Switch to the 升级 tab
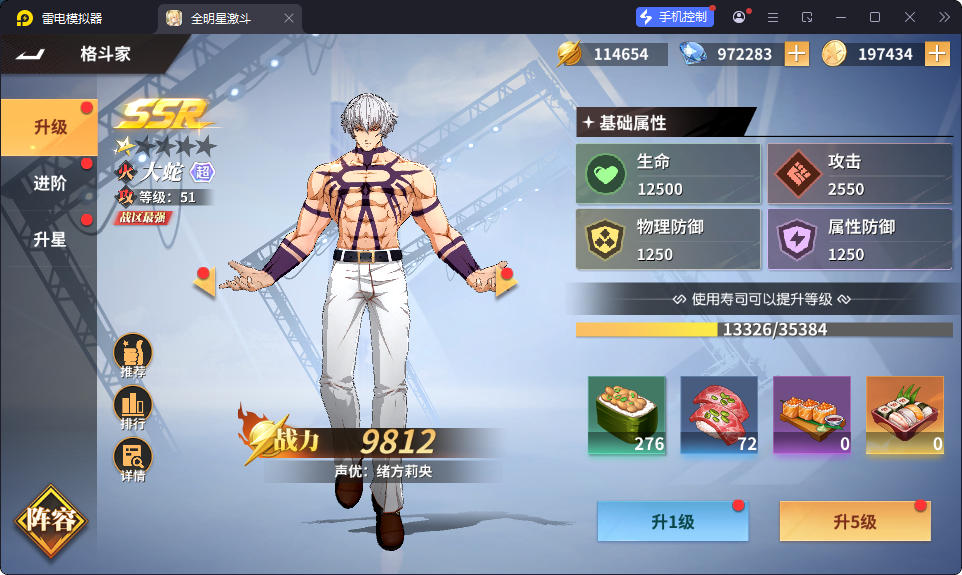Image resolution: width=962 pixels, height=575 pixels. [48, 127]
